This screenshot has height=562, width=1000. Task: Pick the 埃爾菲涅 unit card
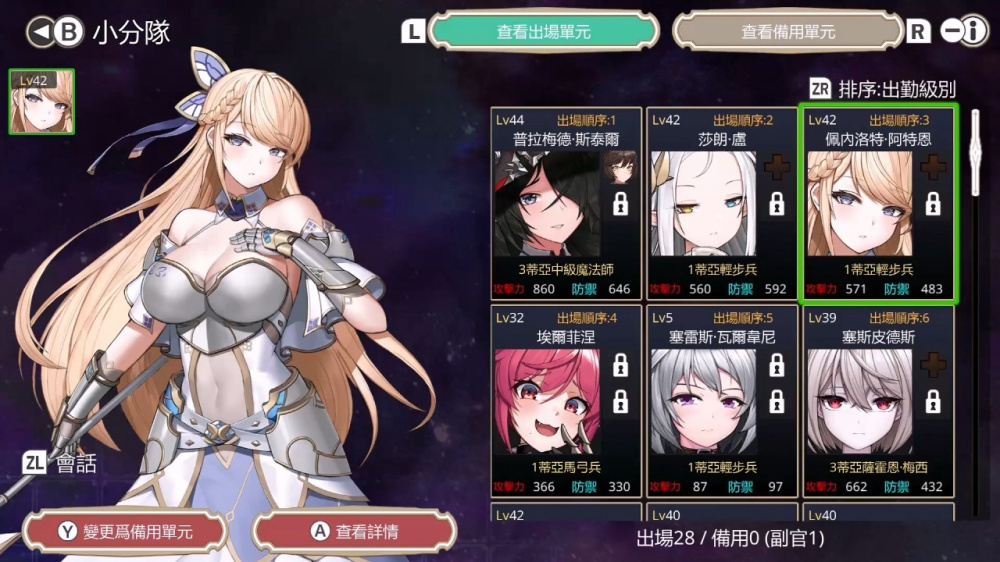pos(566,401)
